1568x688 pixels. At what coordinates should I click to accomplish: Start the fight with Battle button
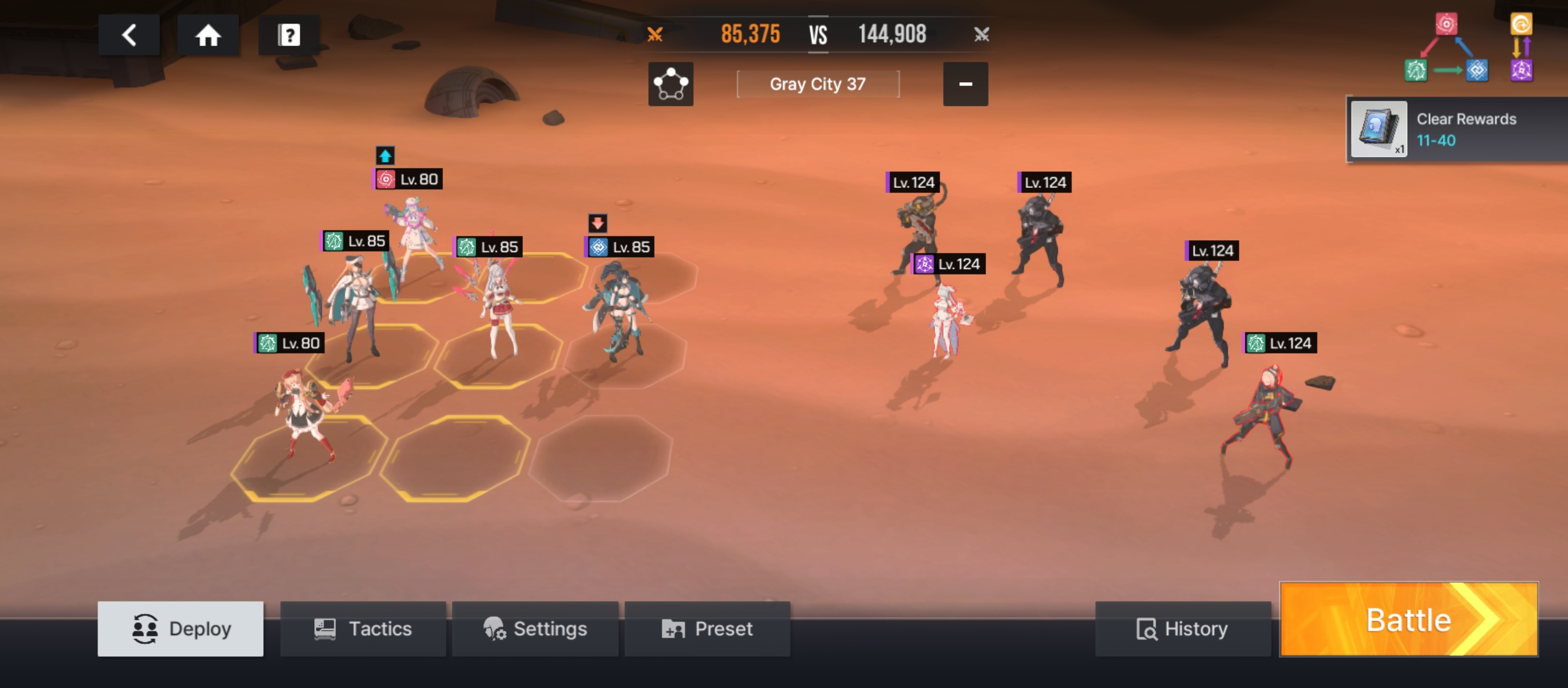(x=1409, y=620)
